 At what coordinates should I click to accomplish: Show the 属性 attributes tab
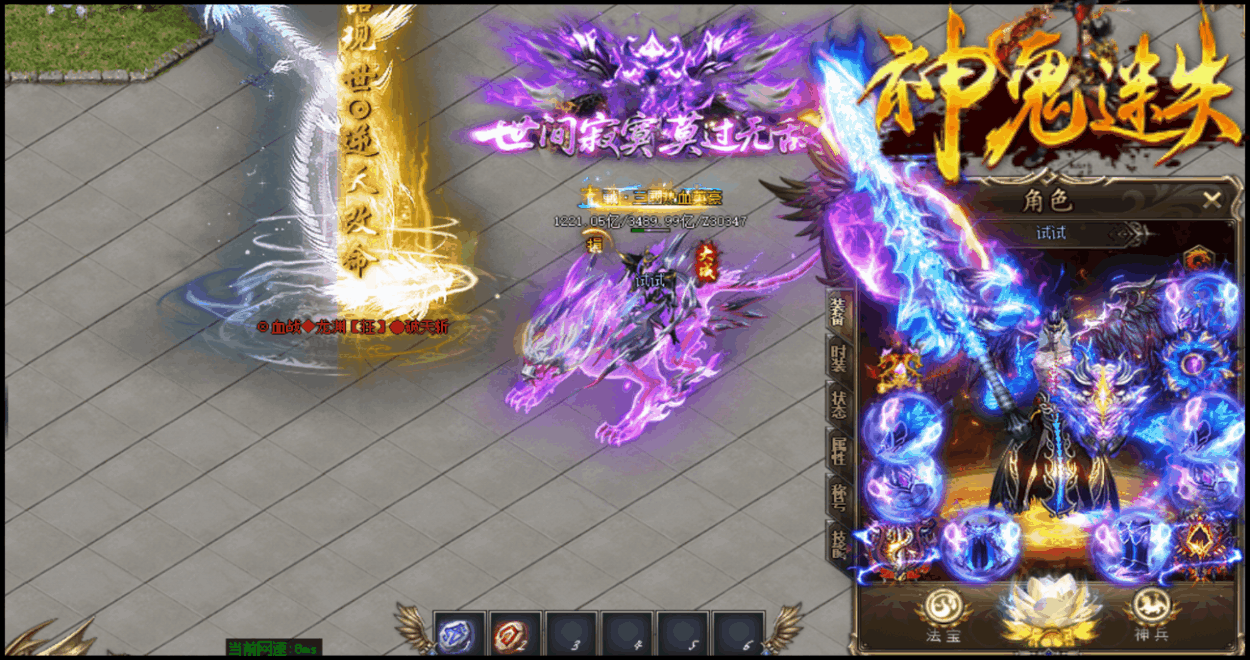[838, 450]
